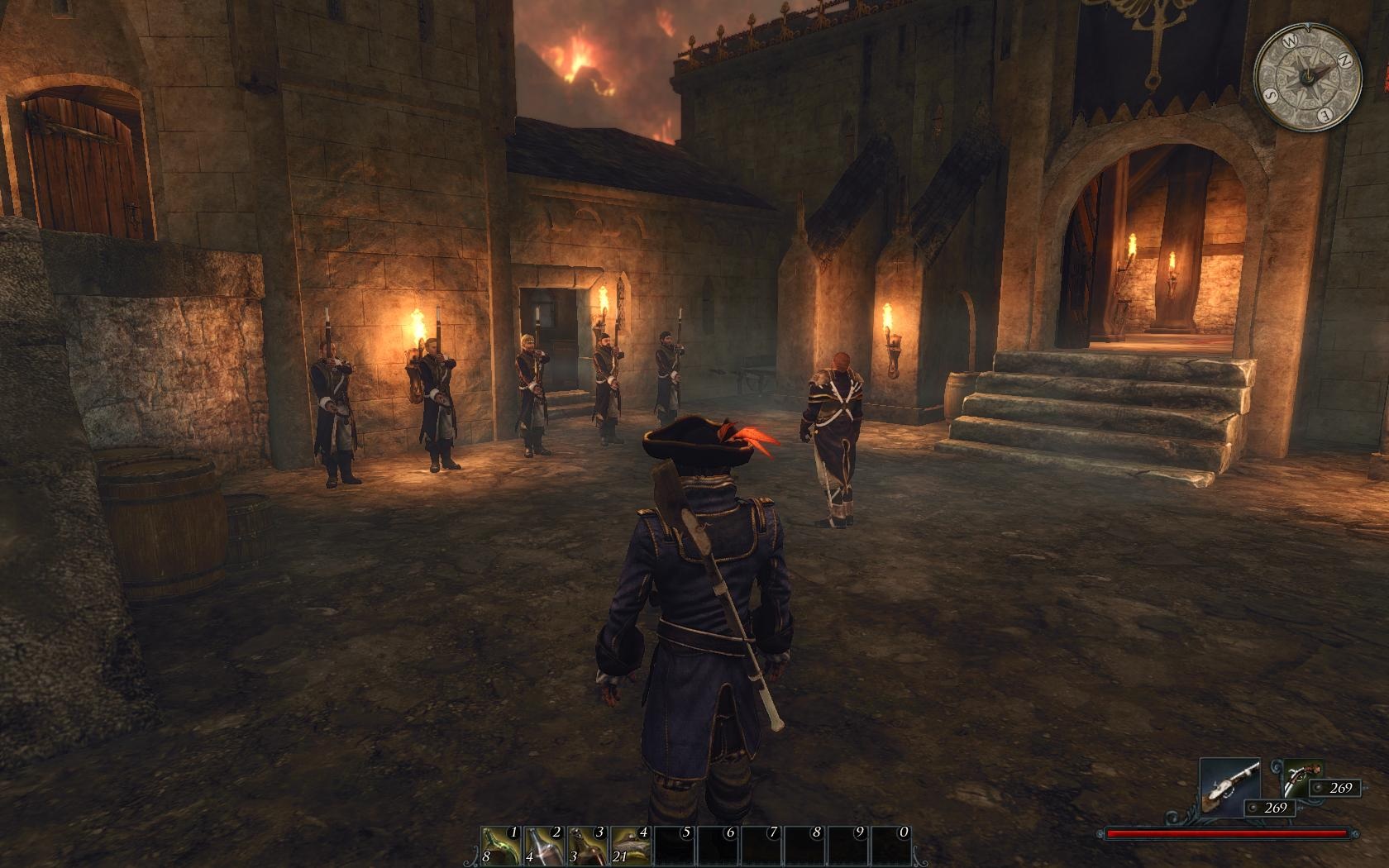Click the ammo count 269 beside the musket

(1277, 808)
